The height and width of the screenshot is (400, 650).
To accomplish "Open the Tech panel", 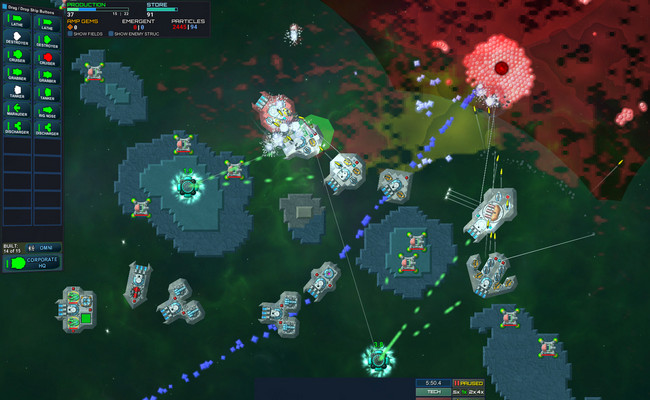I will point(433,392).
